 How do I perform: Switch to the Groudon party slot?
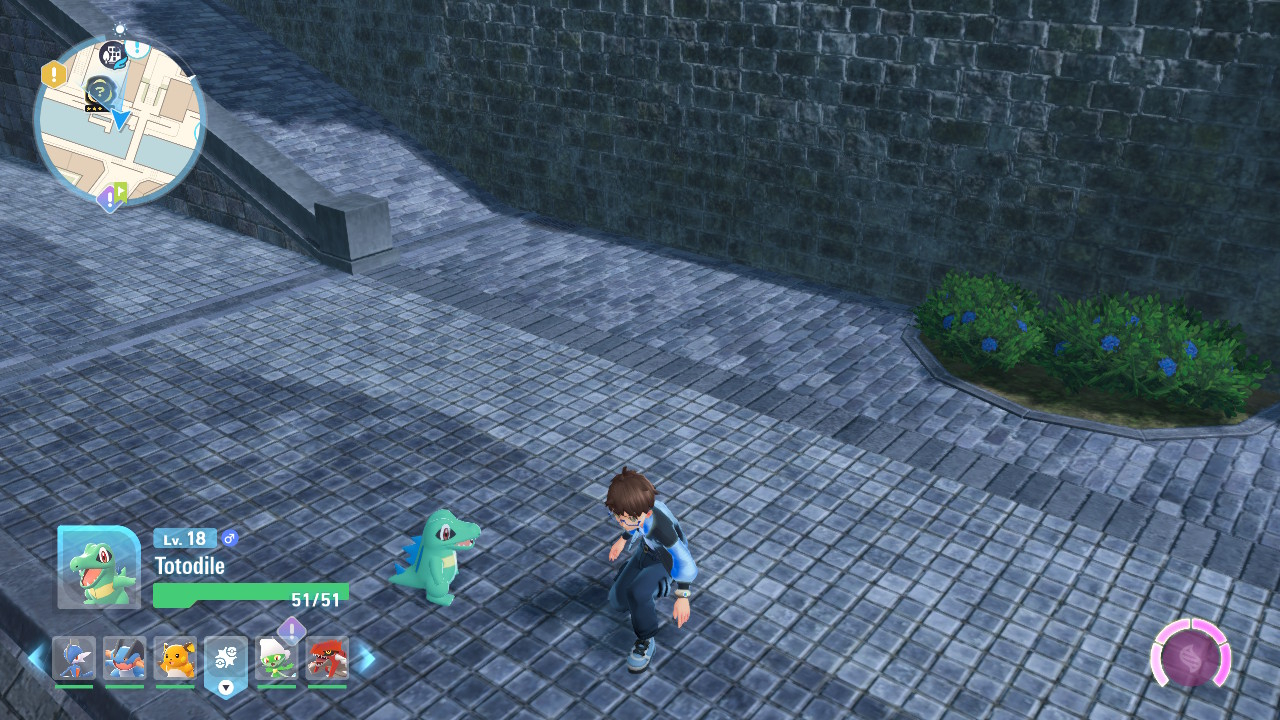(x=327, y=658)
